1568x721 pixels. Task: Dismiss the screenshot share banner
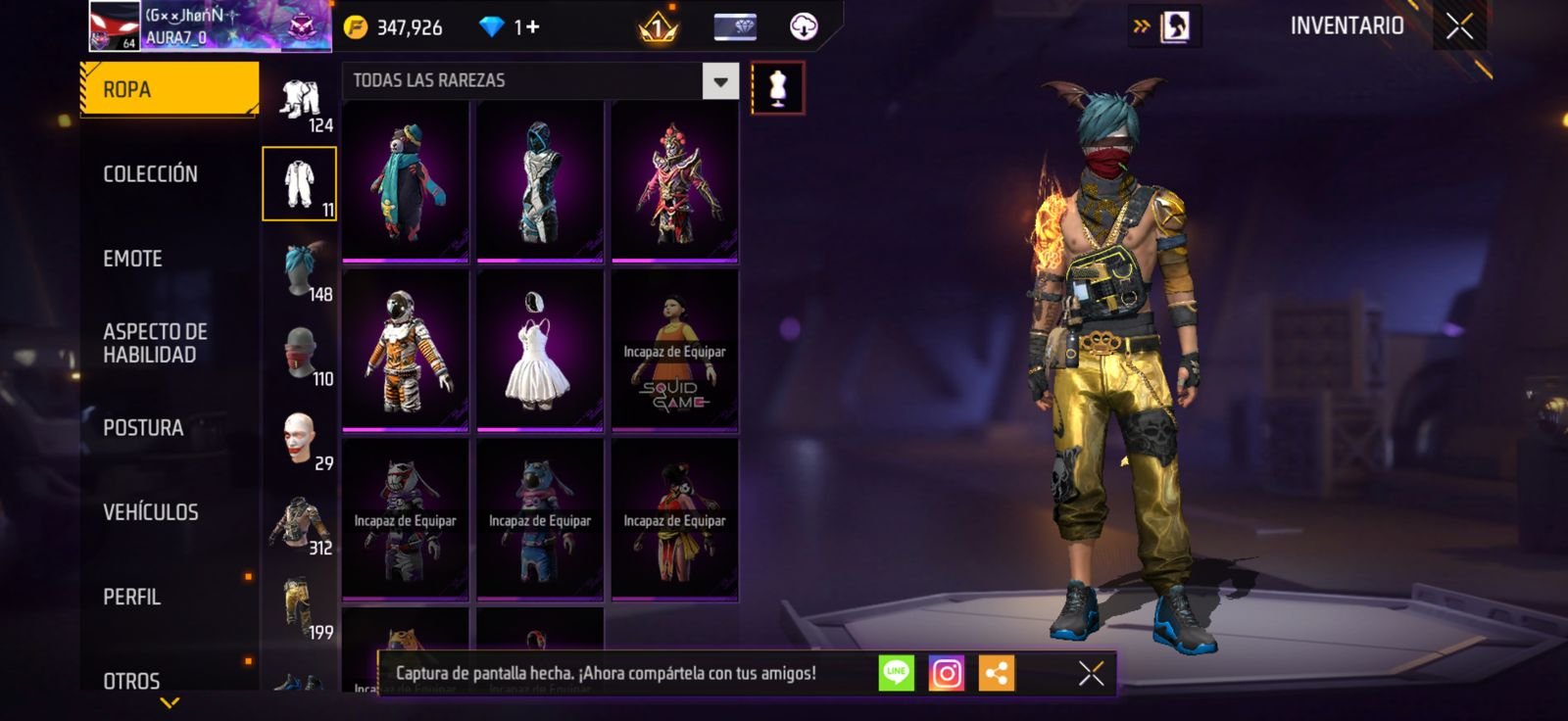click(1091, 673)
